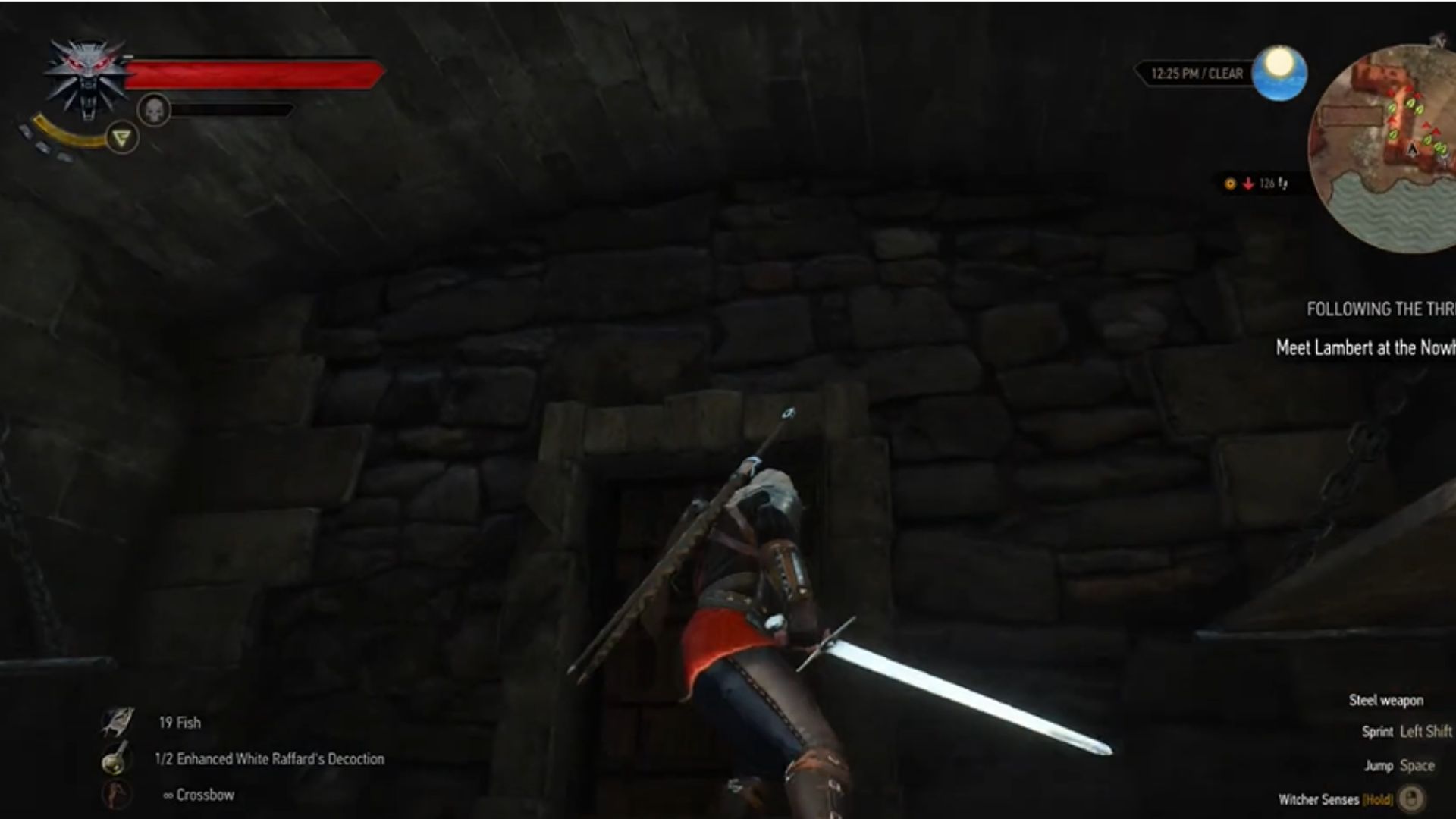The width and height of the screenshot is (1456, 819).
Task: Click the Crossbow quick slot icon
Action: (x=114, y=795)
